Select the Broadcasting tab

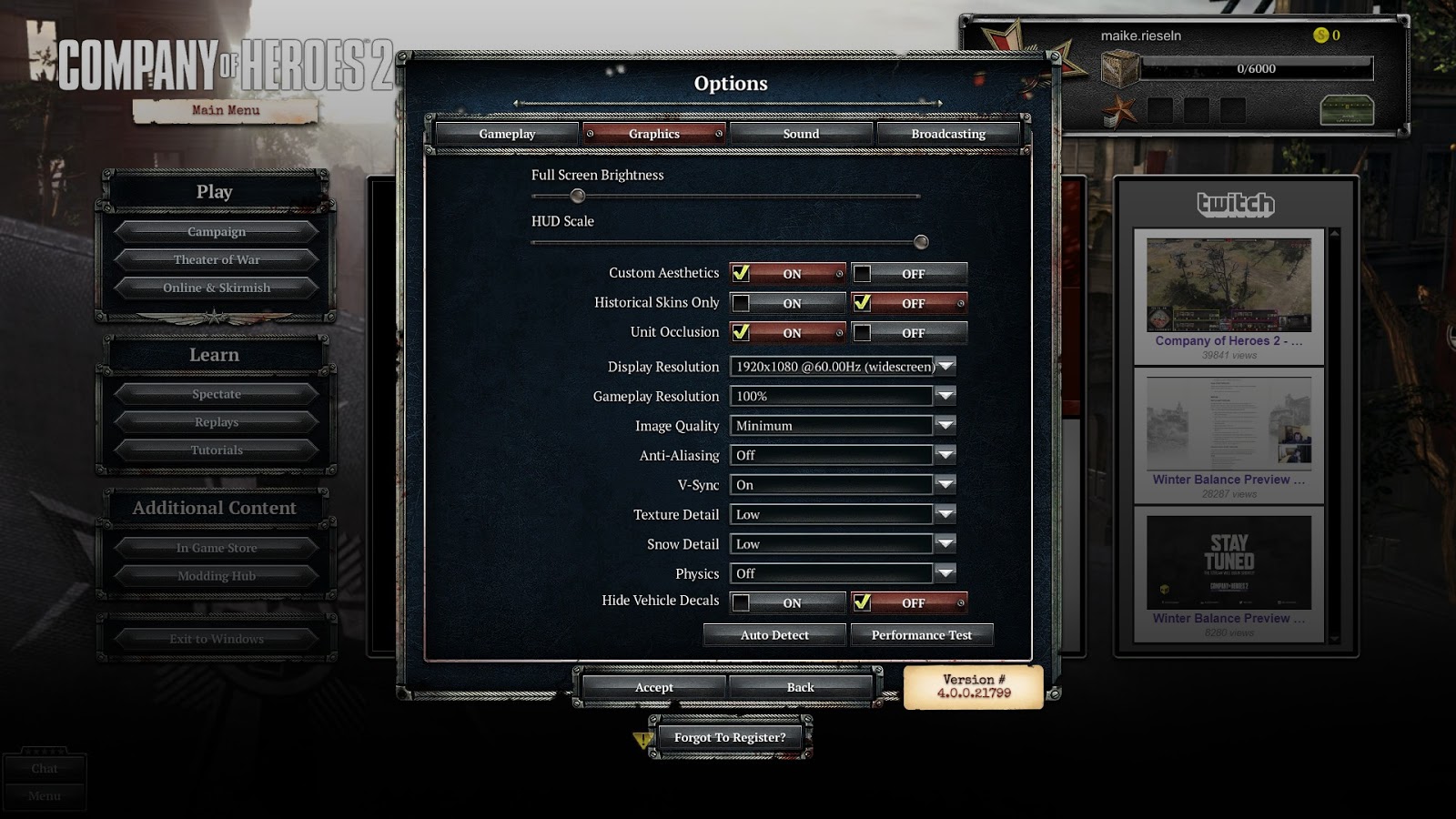click(x=947, y=133)
